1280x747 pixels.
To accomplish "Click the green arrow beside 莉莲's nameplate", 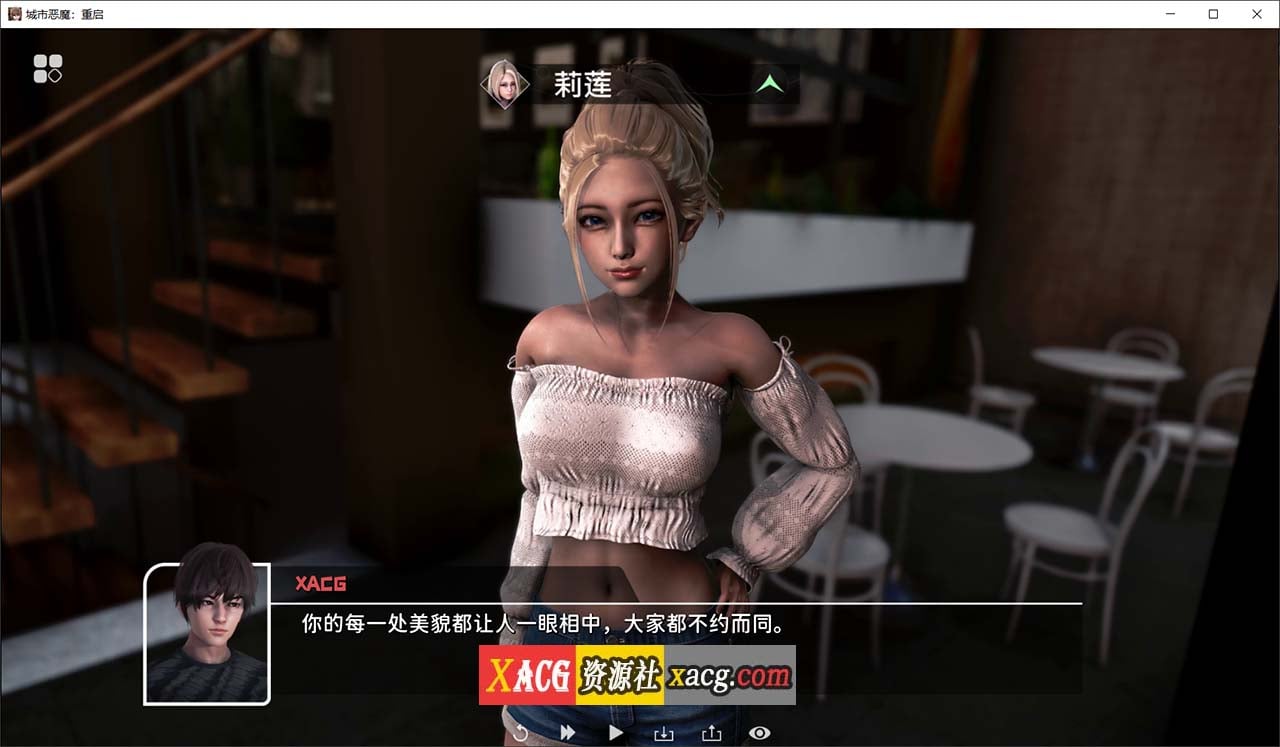I will click(770, 84).
